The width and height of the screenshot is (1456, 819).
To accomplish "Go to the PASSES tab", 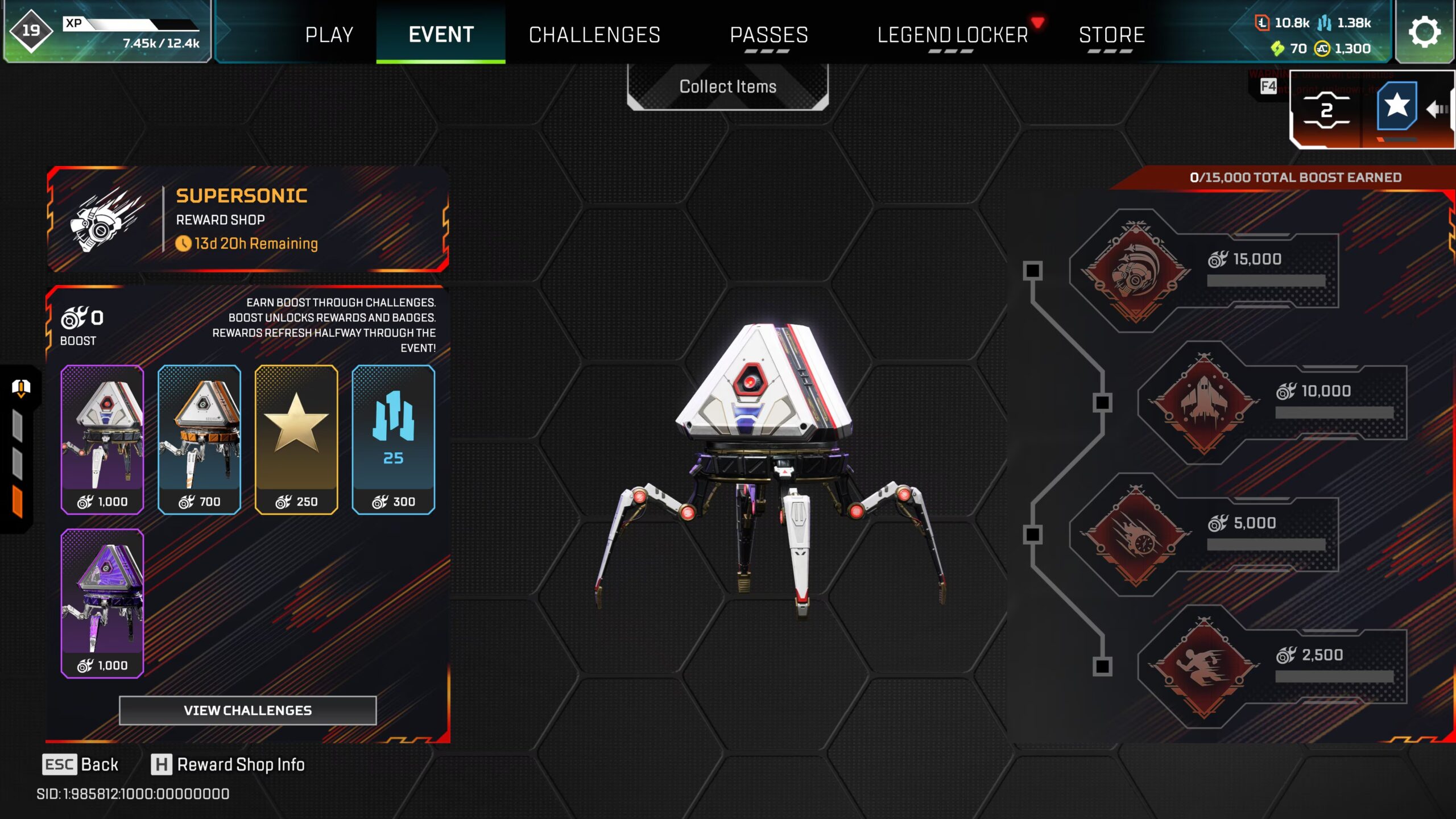I will 769,34.
